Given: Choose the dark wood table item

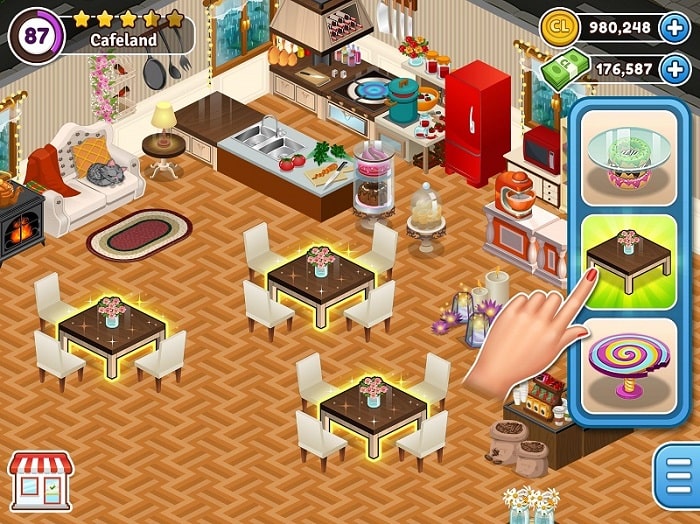Looking at the screenshot, I should pyautogui.click(x=629, y=262).
